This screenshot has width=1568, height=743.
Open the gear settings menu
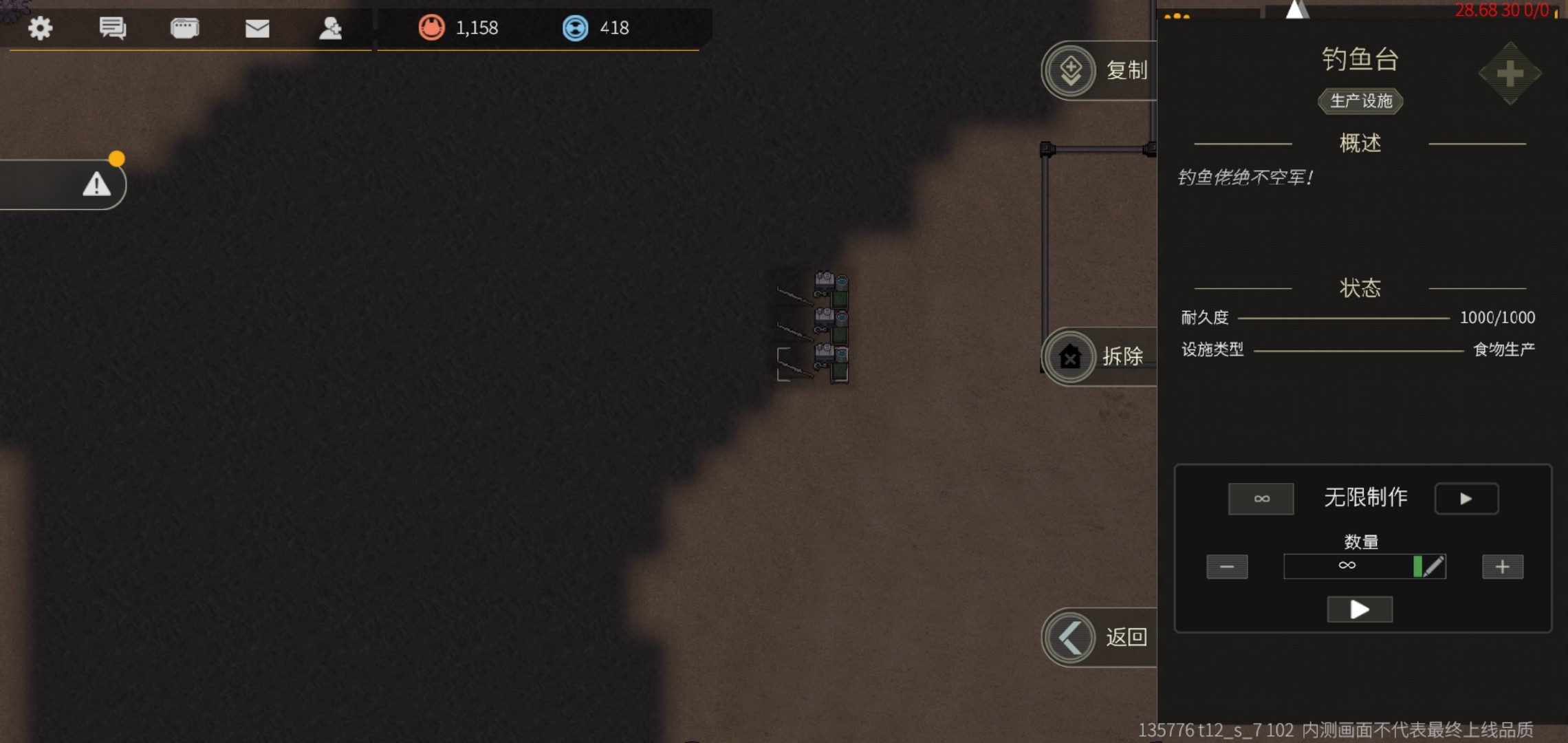coord(40,28)
